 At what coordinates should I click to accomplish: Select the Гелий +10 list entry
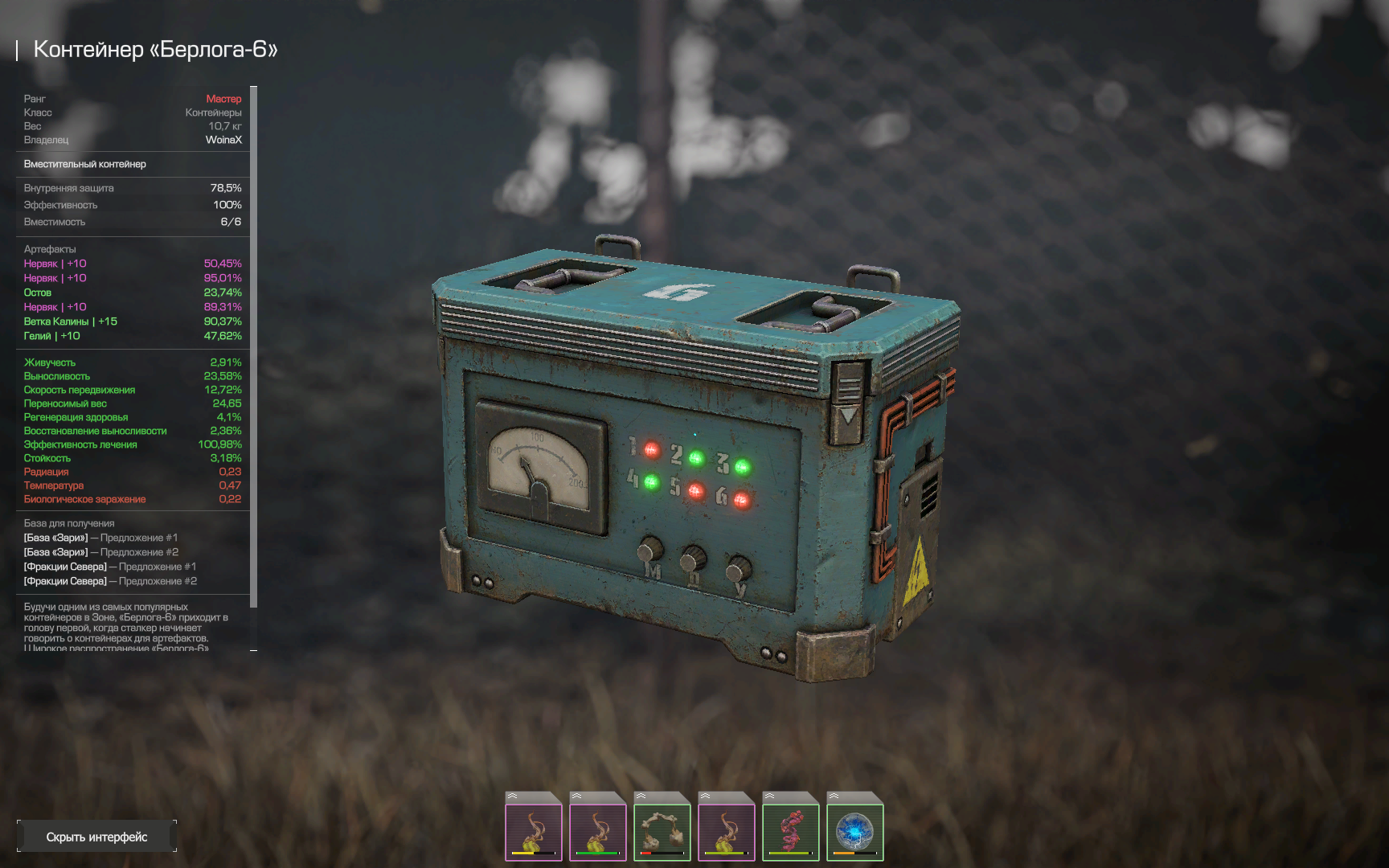(x=133, y=336)
